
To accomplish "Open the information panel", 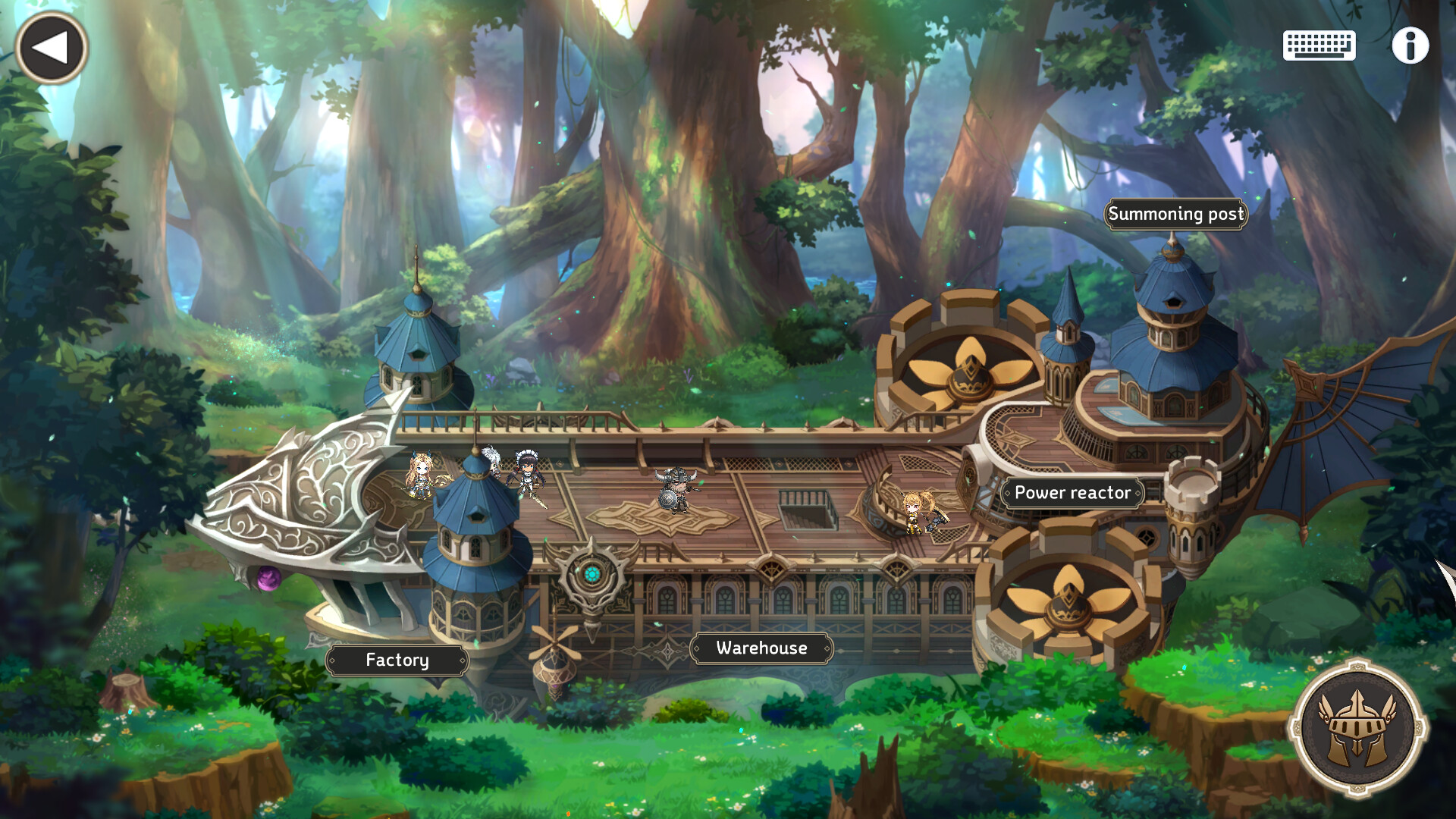I will tap(1410, 47).
